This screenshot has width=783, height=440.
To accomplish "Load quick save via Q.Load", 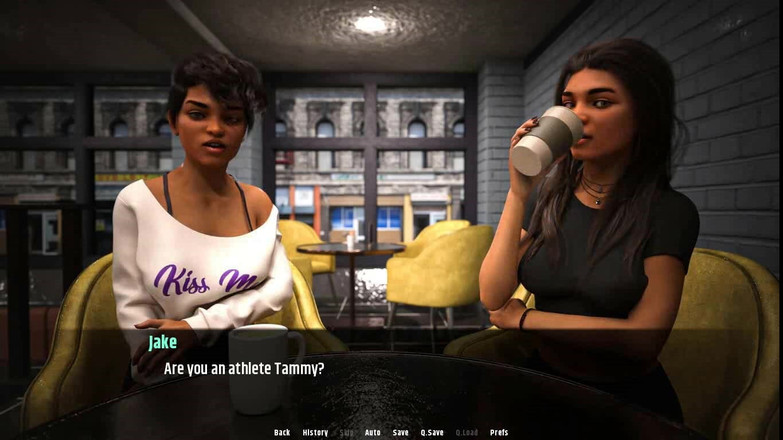I will pos(467,432).
